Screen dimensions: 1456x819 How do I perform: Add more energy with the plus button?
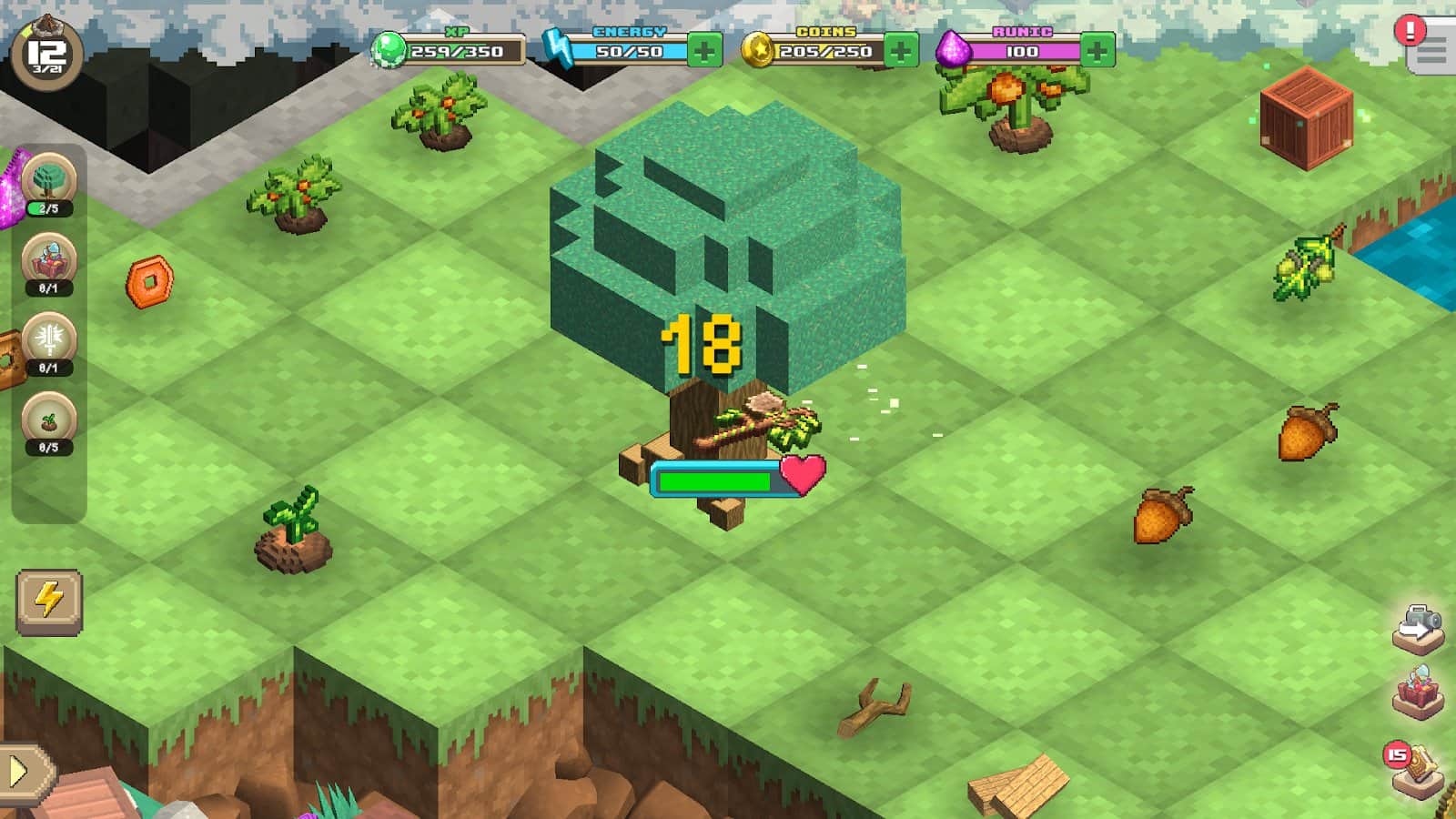point(704,51)
